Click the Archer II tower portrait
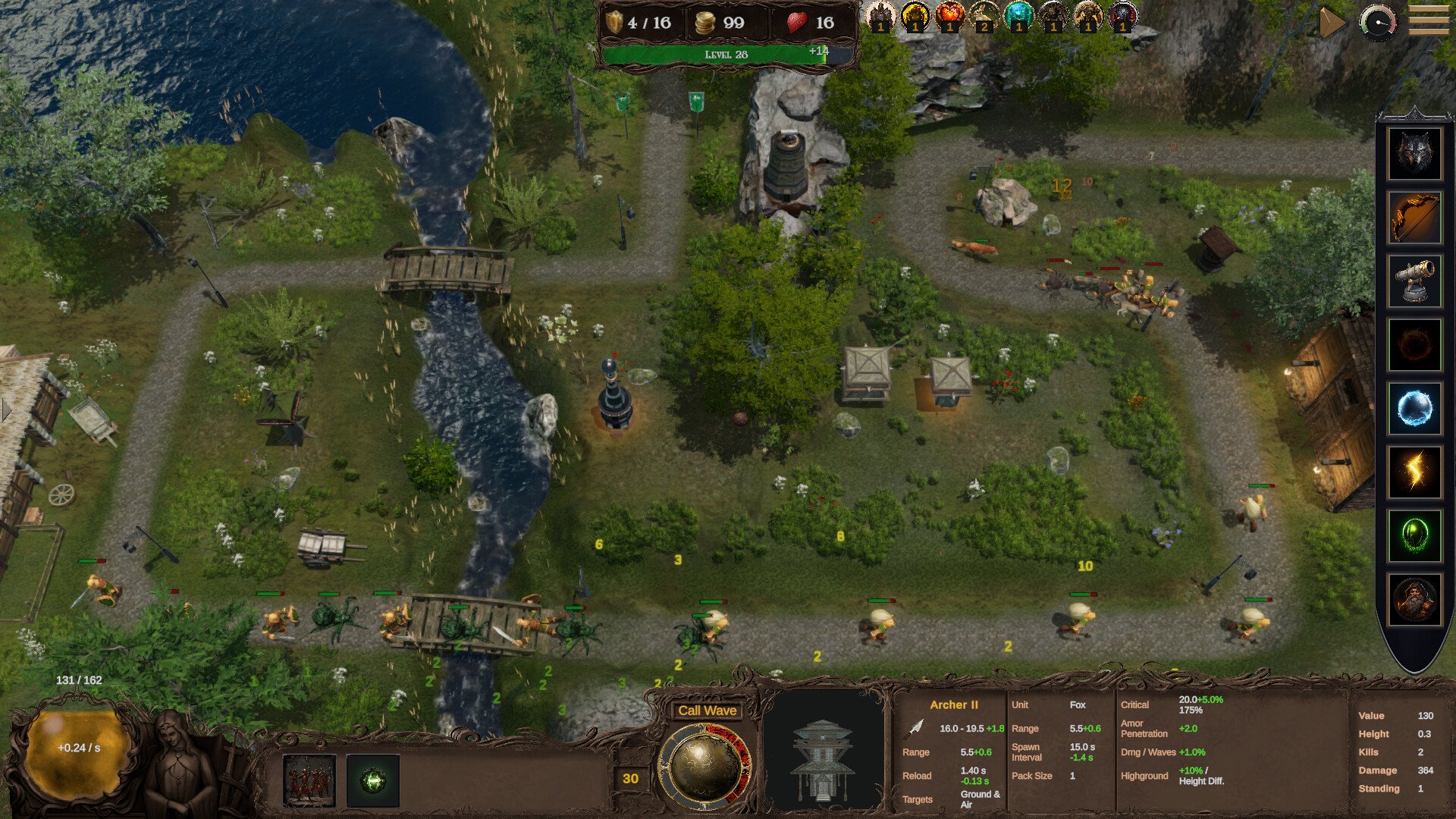This screenshot has width=1456, height=819. pos(823,759)
